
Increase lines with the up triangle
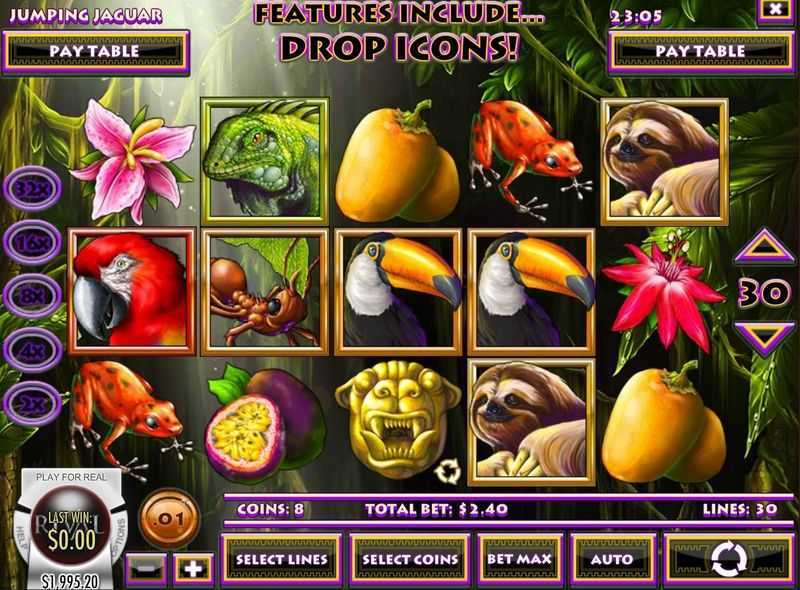(765, 245)
